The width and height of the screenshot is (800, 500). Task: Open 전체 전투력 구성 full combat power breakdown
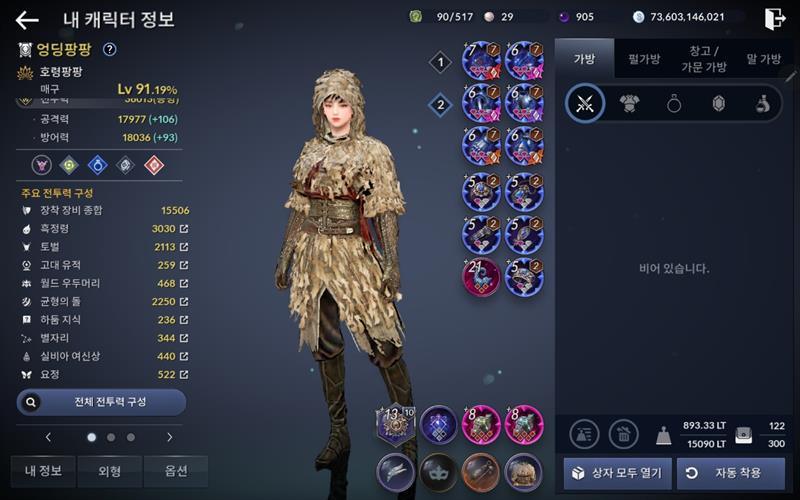click(x=101, y=401)
